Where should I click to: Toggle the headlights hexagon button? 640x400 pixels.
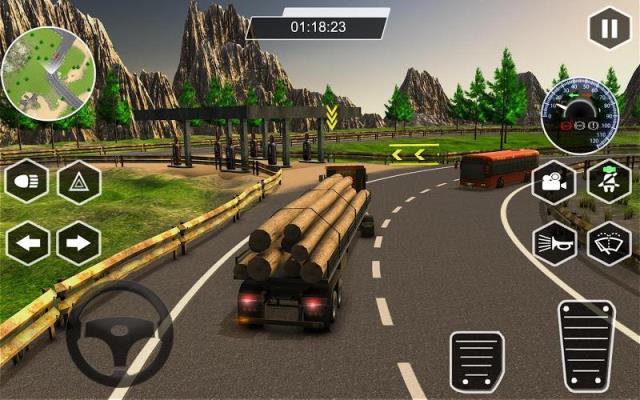tap(27, 182)
